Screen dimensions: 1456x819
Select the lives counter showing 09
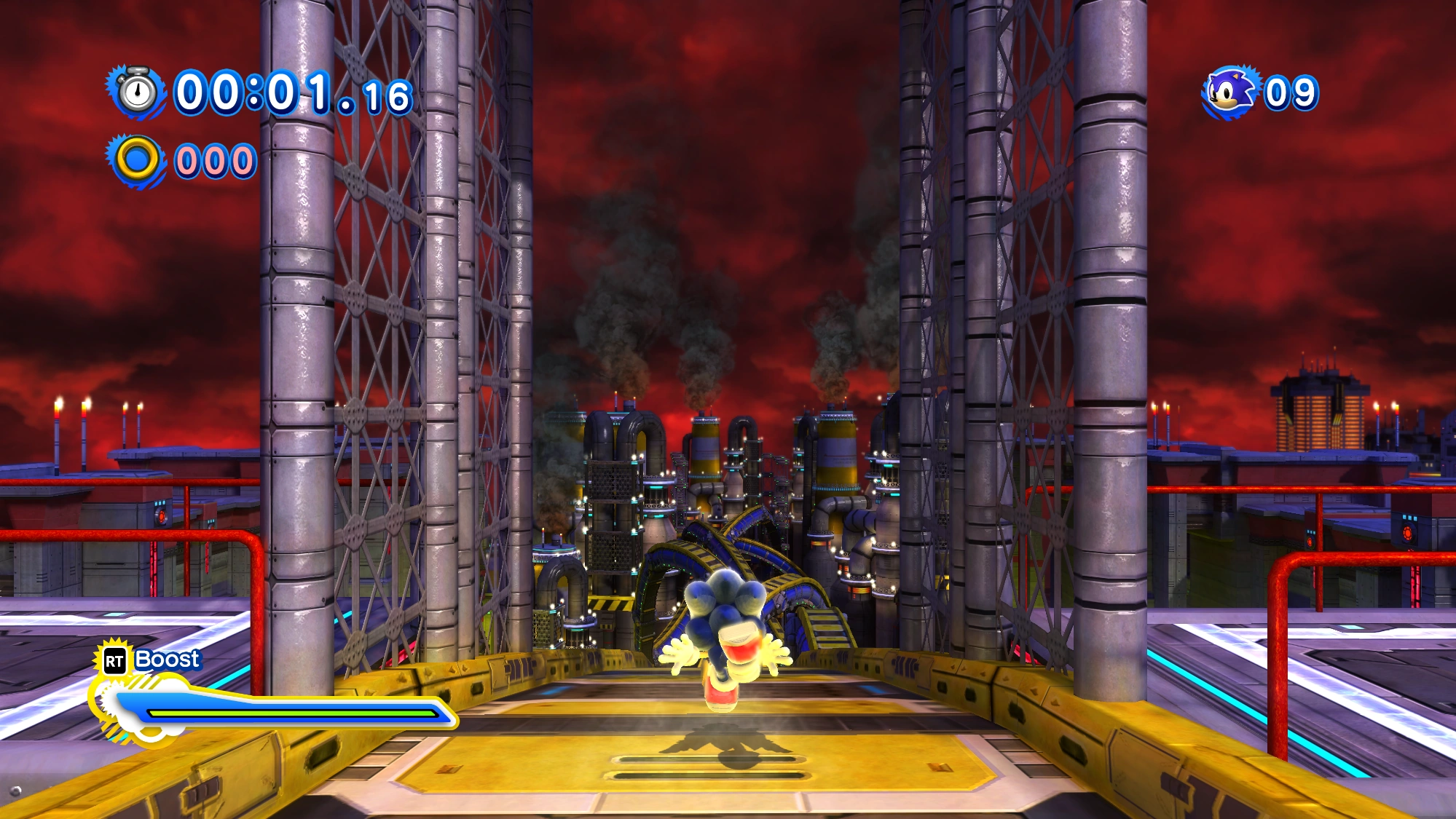1293,92
